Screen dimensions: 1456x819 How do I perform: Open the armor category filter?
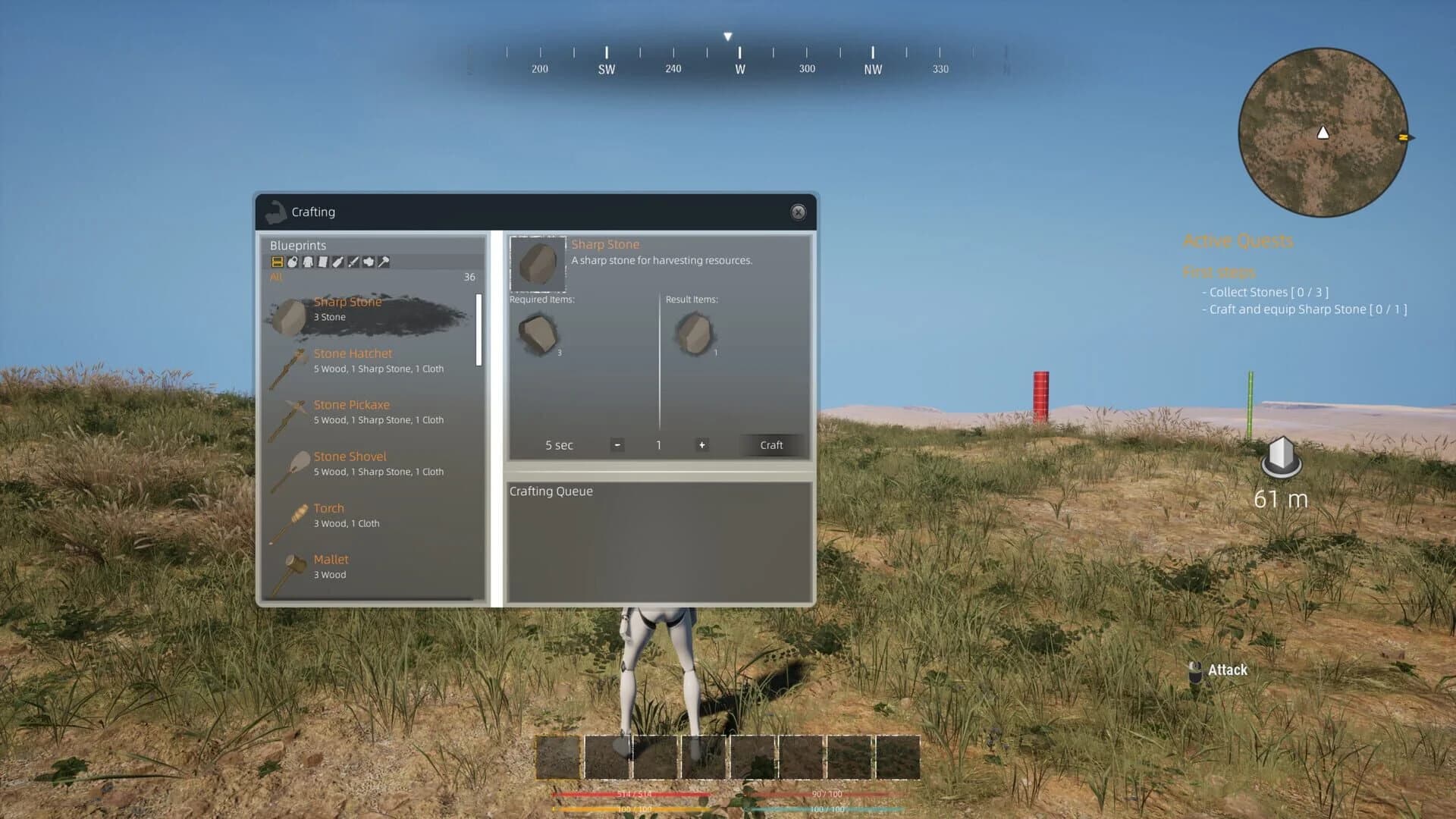(309, 262)
